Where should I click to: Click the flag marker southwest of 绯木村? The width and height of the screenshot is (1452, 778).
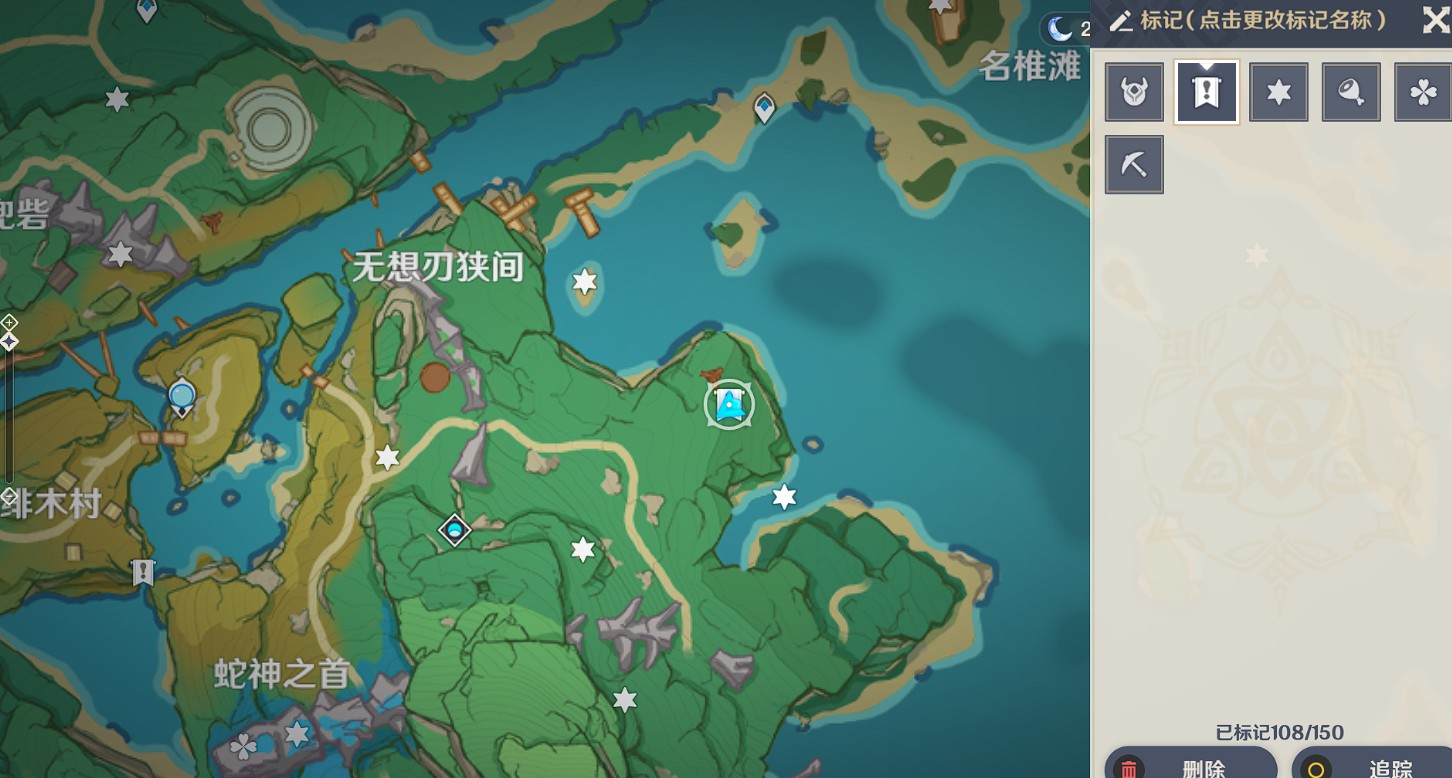click(141, 572)
